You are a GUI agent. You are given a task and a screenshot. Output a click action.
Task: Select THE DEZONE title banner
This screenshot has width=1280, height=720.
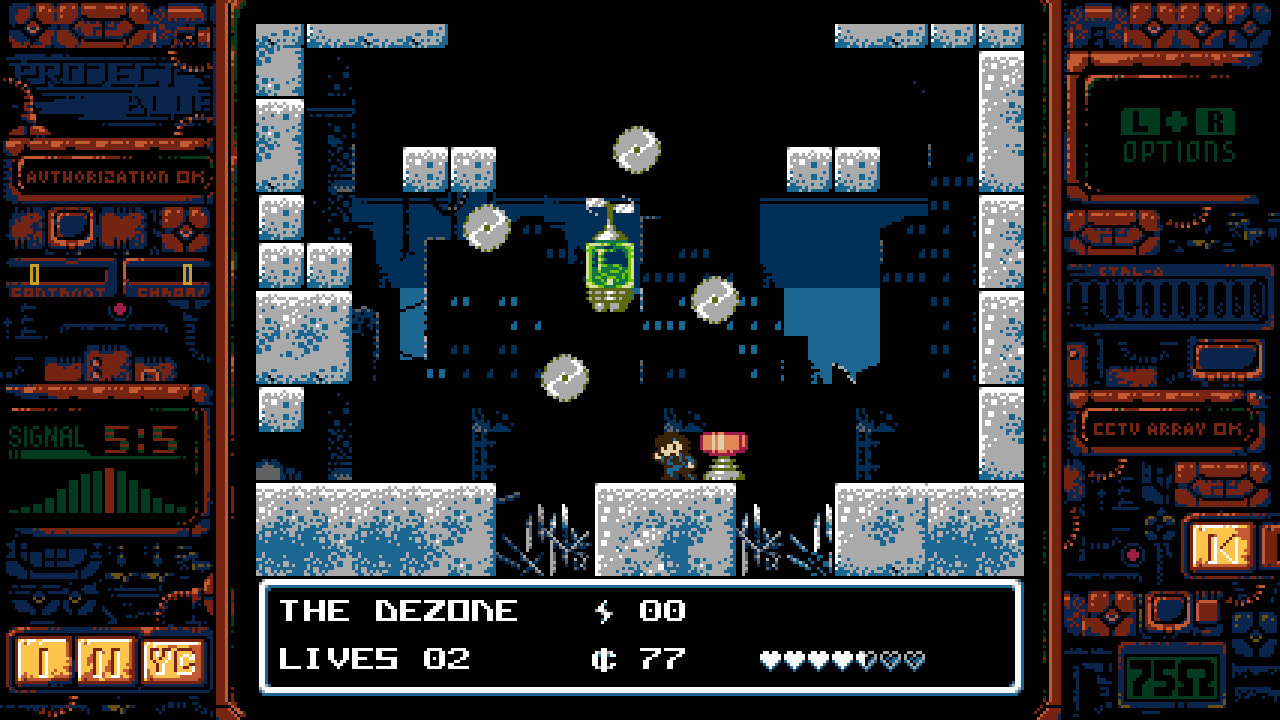click(399, 610)
